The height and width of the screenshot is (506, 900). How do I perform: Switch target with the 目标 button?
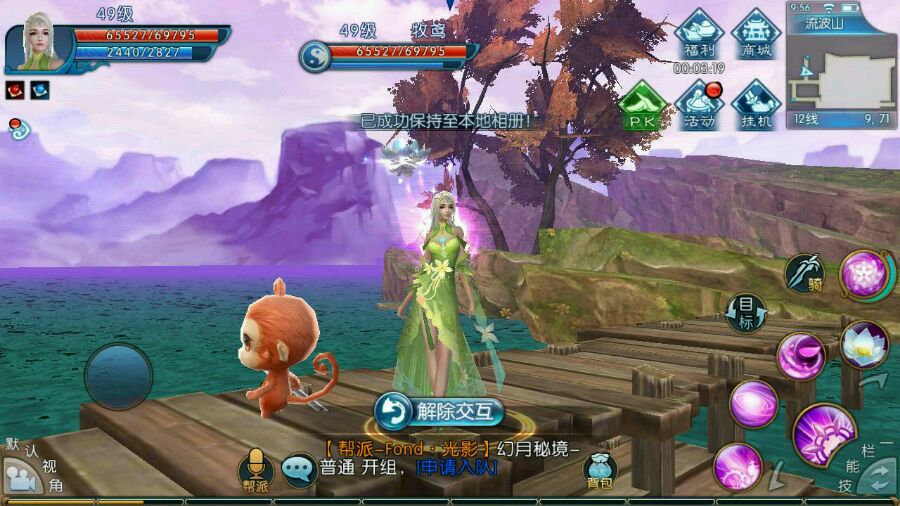click(x=746, y=312)
